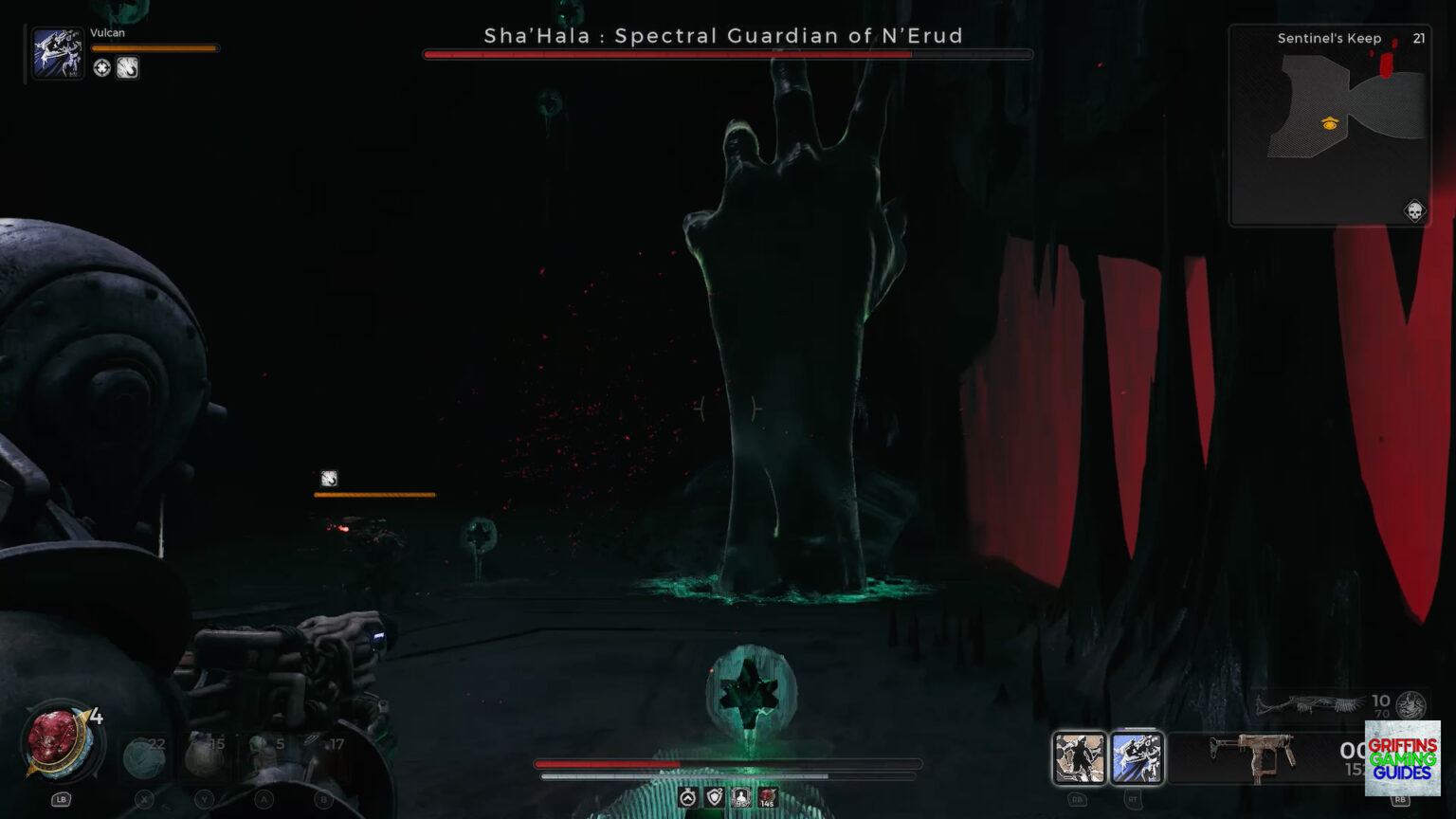Click the Vulcan companion portrait
This screenshot has width=1456, height=819.
click(57, 52)
